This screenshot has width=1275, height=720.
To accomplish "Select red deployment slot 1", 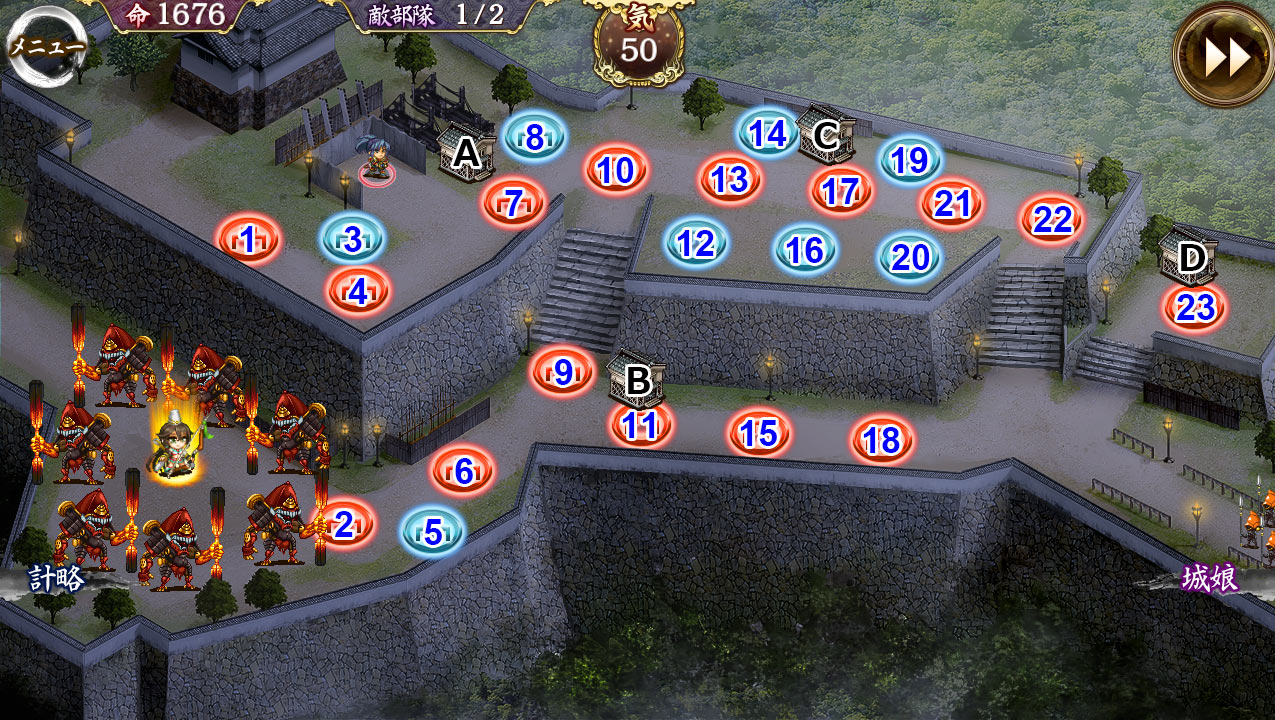I will click(248, 239).
